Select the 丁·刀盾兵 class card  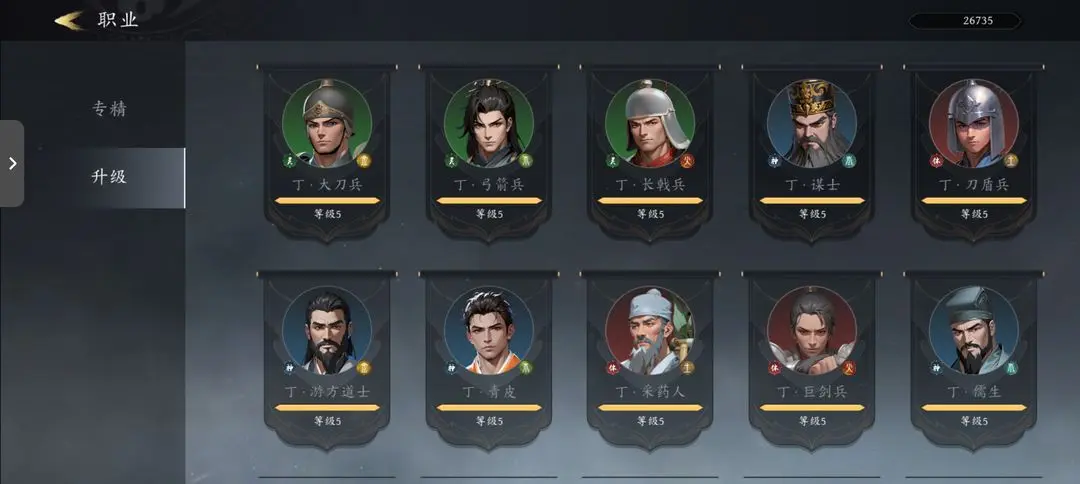[x=973, y=150]
